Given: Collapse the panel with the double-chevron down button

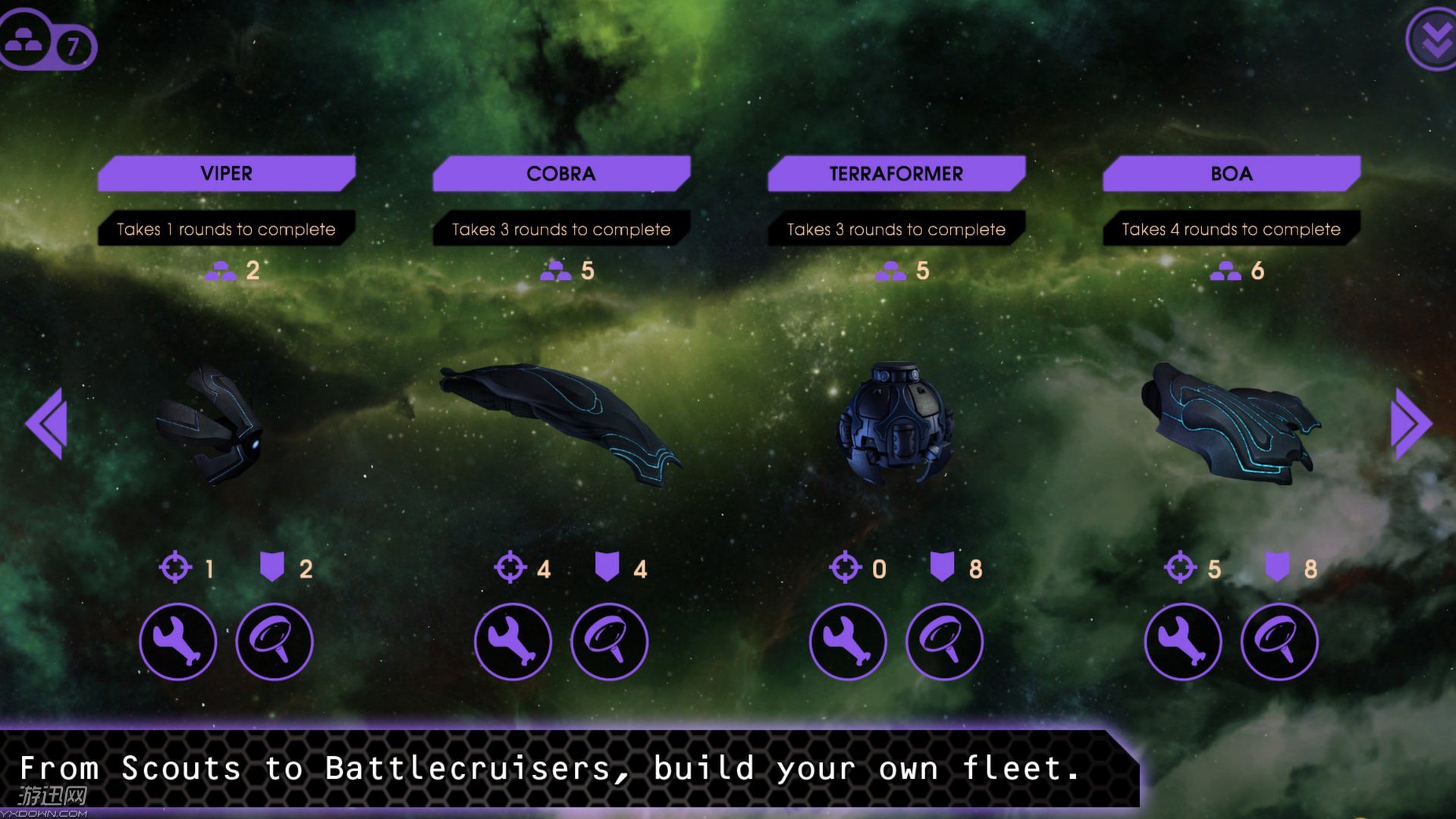Looking at the screenshot, I should tap(1433, 39).
